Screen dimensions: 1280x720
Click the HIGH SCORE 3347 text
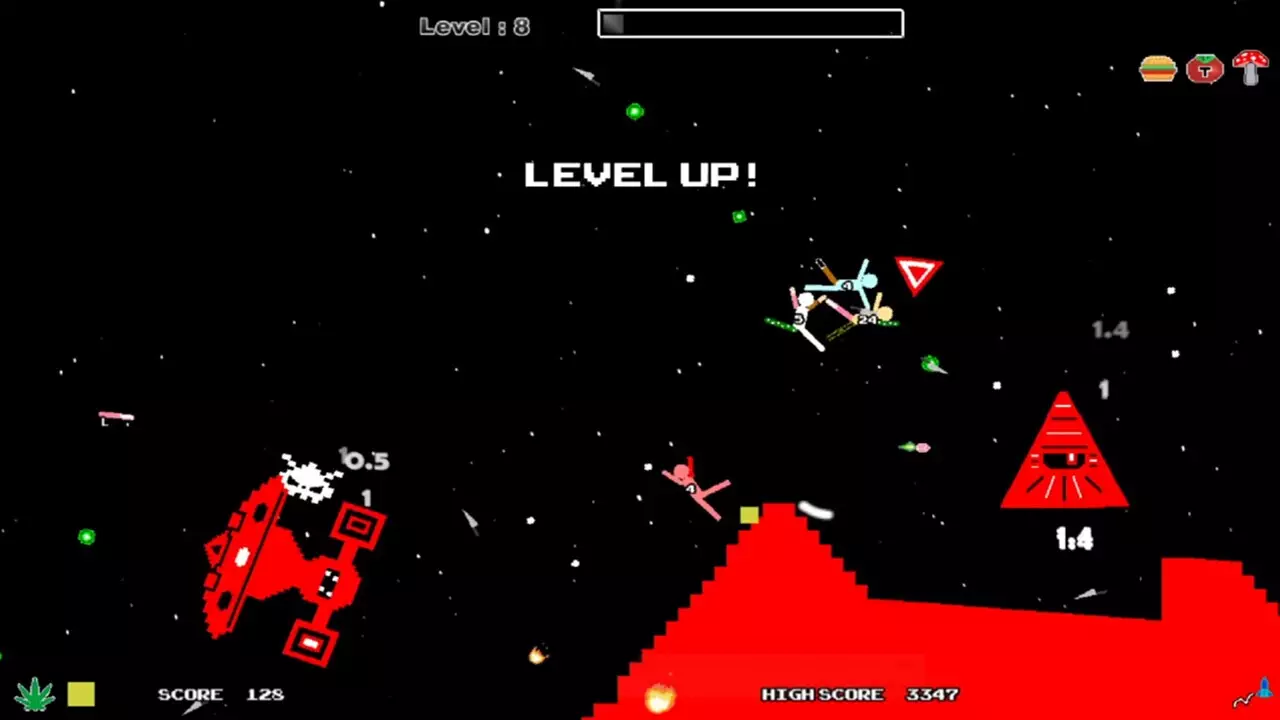click(x=858, y=694)
